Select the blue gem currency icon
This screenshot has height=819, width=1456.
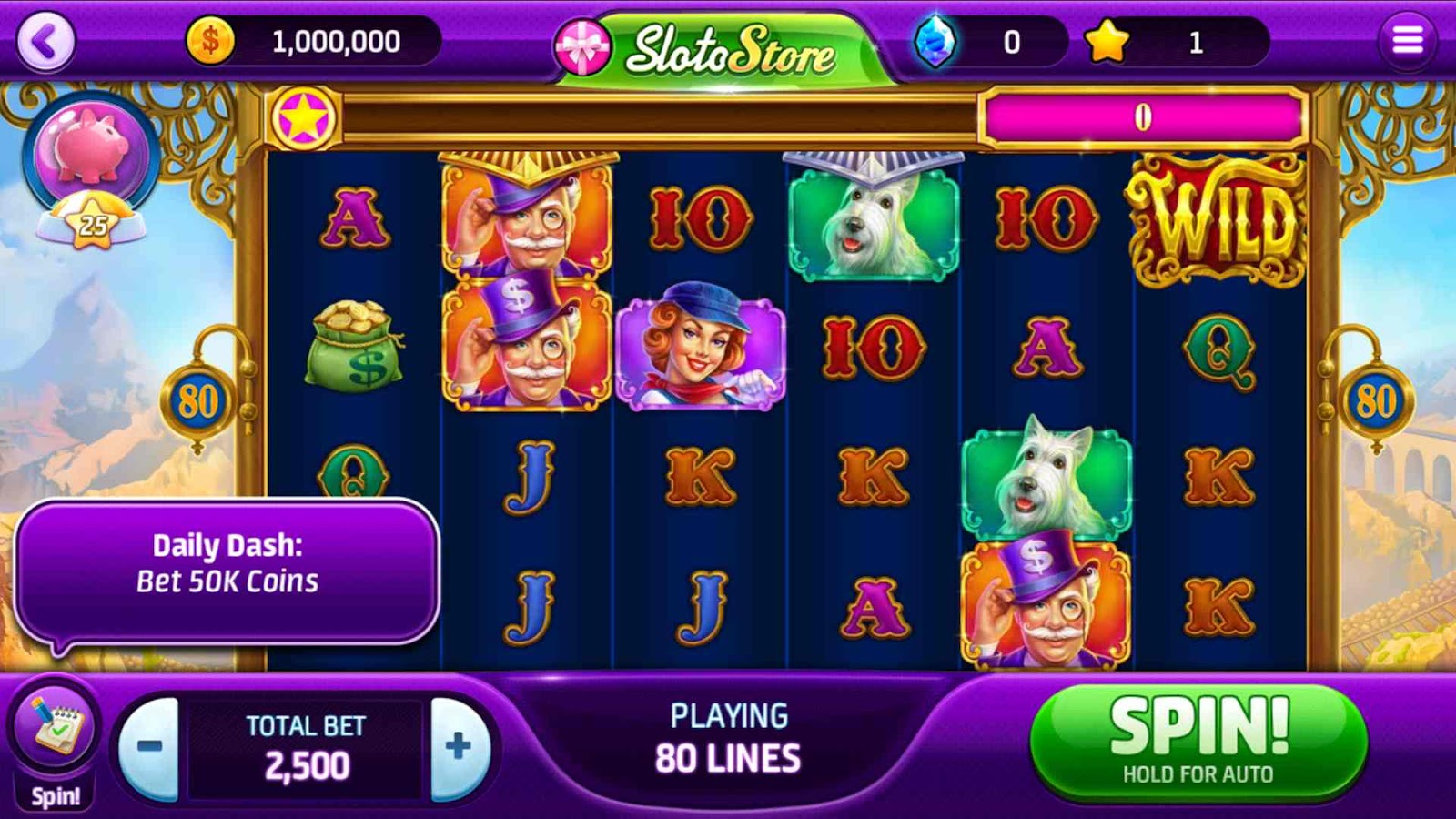point(935,42)
